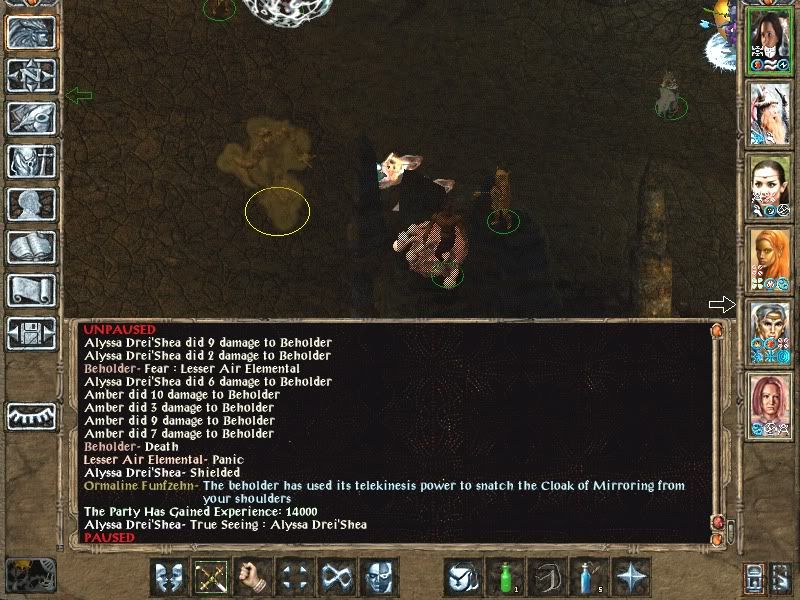The image size is (800, 600).
Task: Click the crossed swords attack button
Action: pos(210,577)
